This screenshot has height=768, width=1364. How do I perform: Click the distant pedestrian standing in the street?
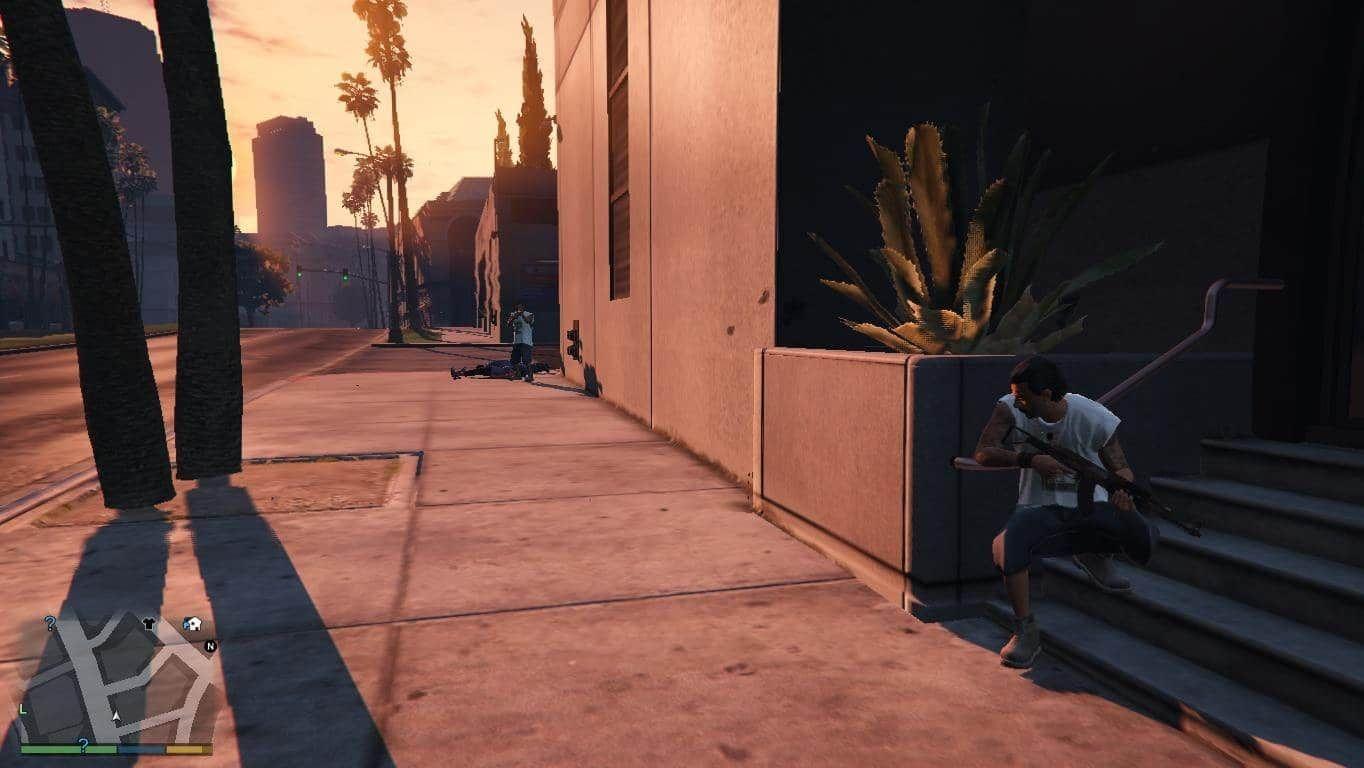519,330
